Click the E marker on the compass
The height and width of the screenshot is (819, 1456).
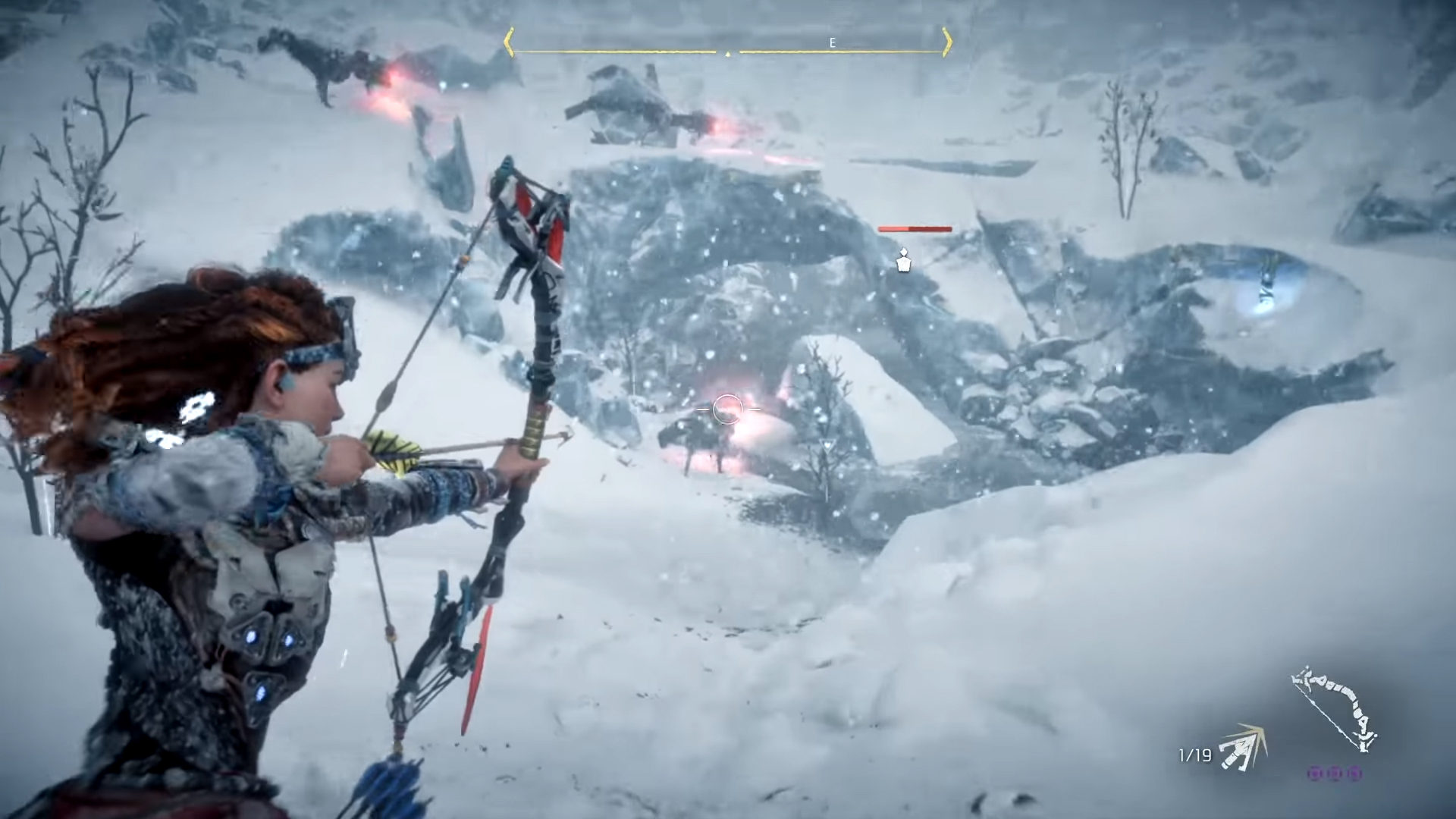tap(832, 42)
